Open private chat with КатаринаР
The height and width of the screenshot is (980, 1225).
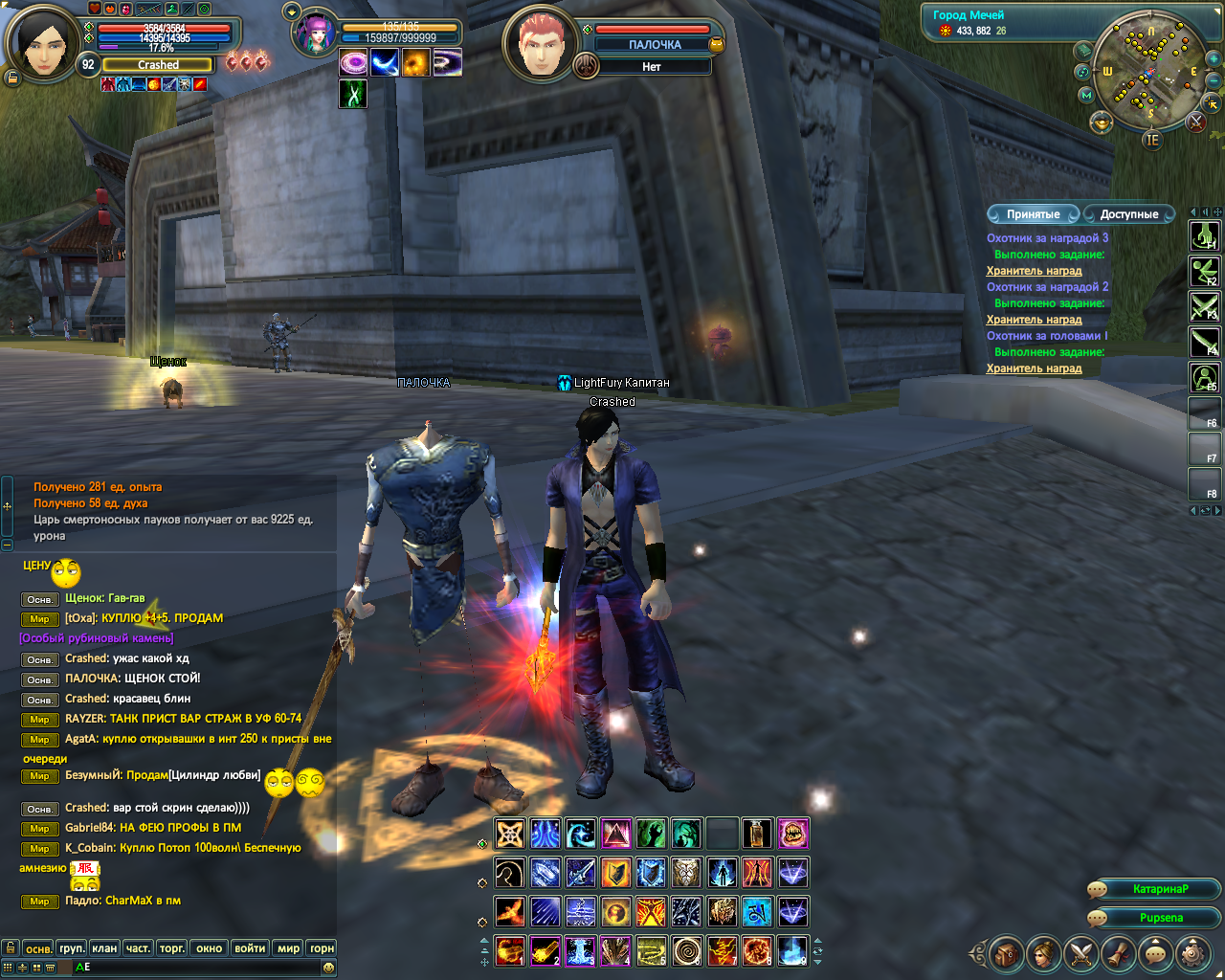tap(1160, 889)
